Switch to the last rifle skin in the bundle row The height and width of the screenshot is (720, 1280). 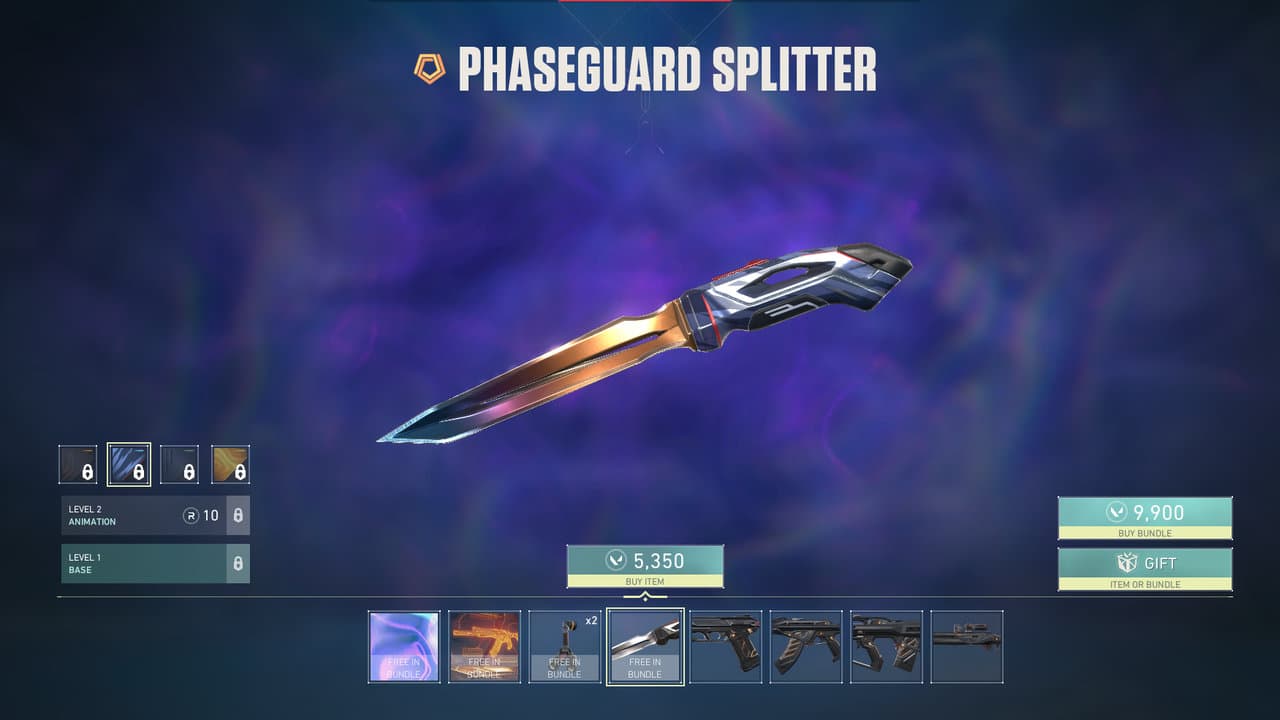pyautogui.click(x=964, y=649)
